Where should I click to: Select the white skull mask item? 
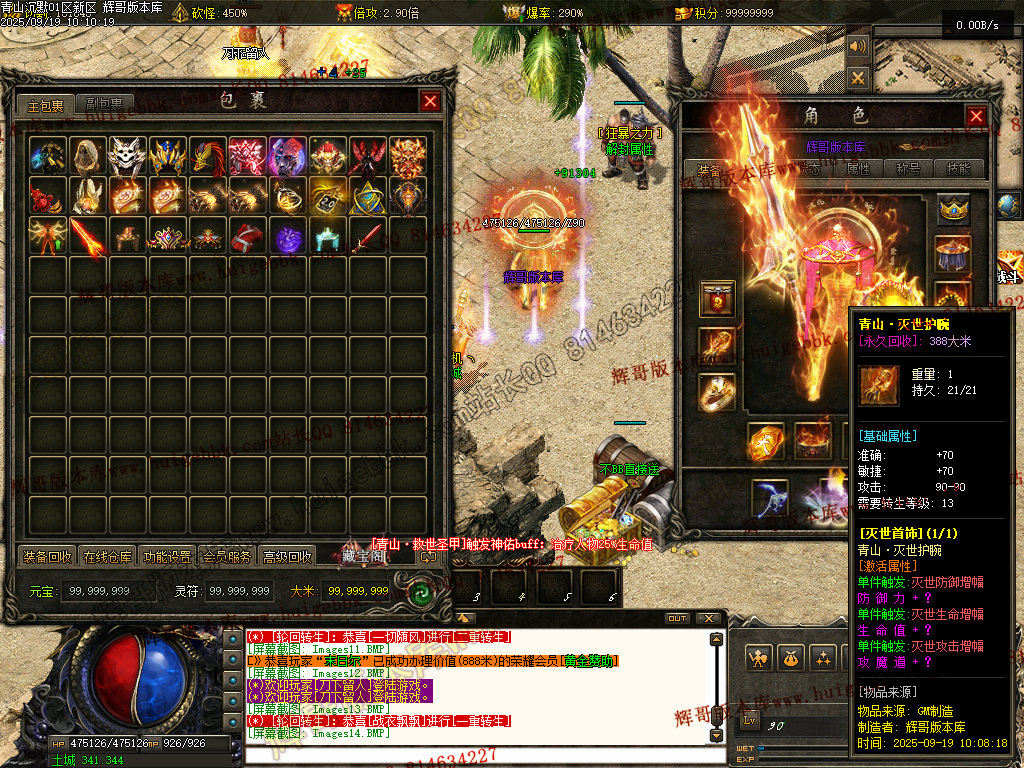[127, 156]
